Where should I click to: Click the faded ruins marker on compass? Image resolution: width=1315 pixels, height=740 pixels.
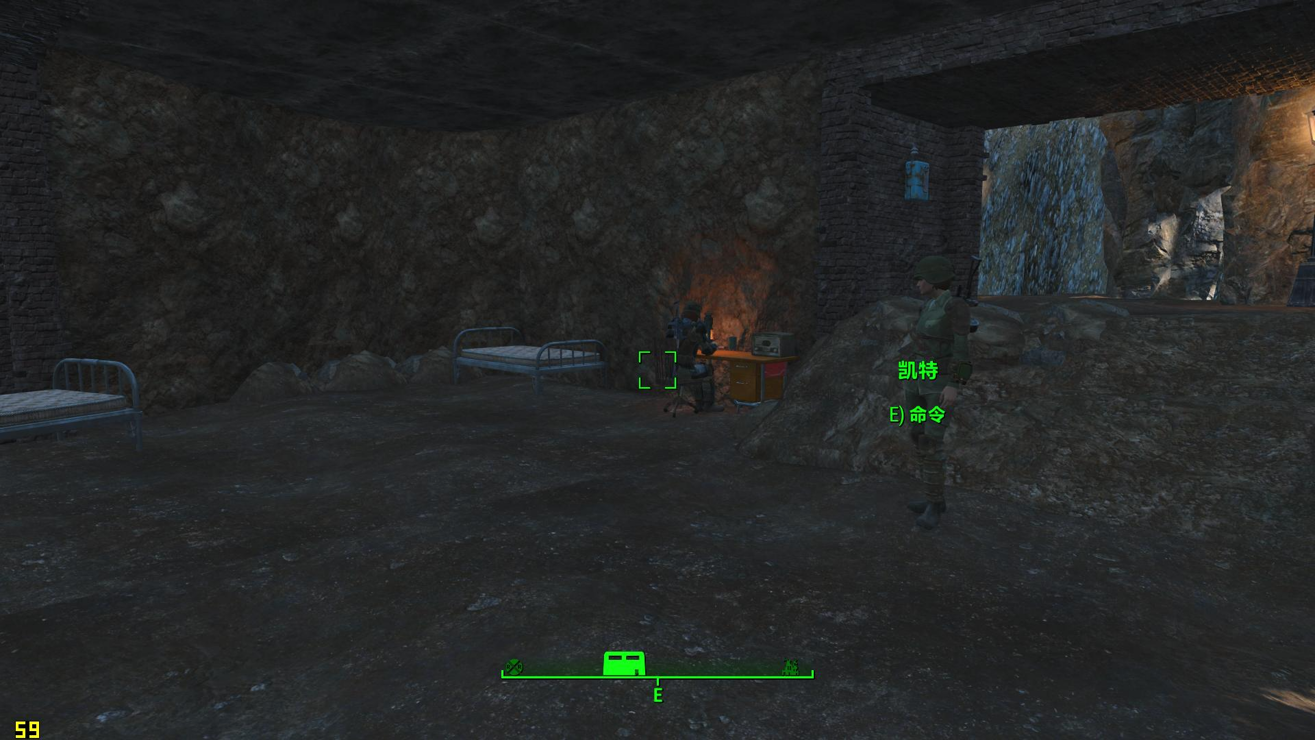(x=790, y=667)
